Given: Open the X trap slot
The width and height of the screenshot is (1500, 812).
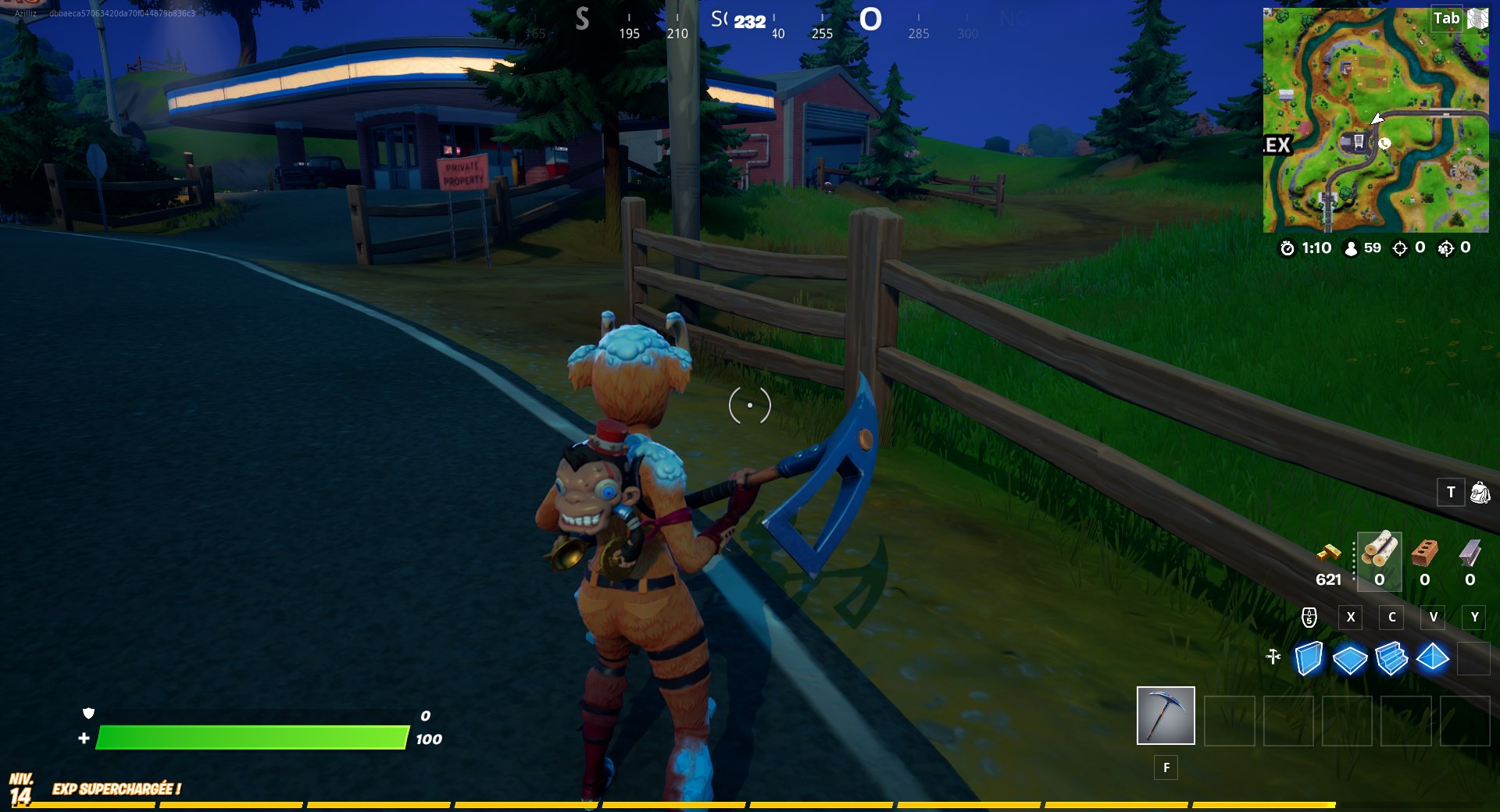Looking at the screenshot, I should pyautogui.click(x=1351, y=618).
